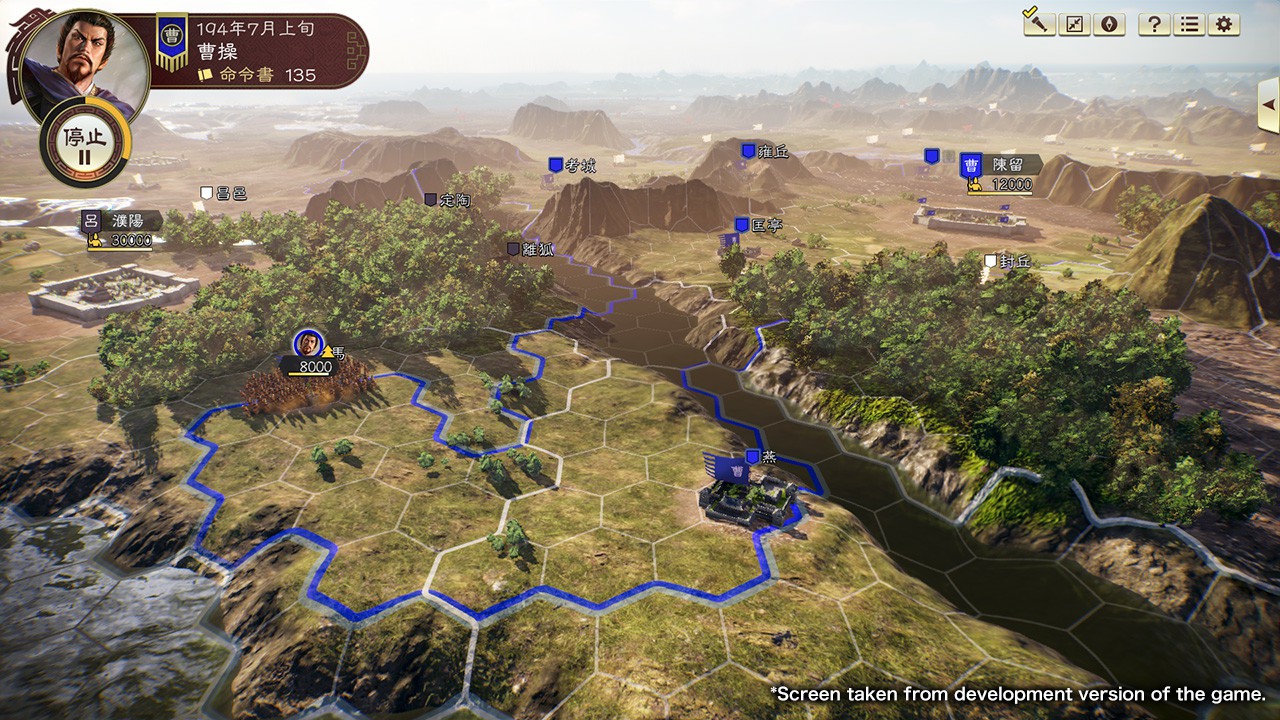Viewport: 1280px width, 720px height.
Task: Select the 考城 location marker
Action: [x=571, y=165]
